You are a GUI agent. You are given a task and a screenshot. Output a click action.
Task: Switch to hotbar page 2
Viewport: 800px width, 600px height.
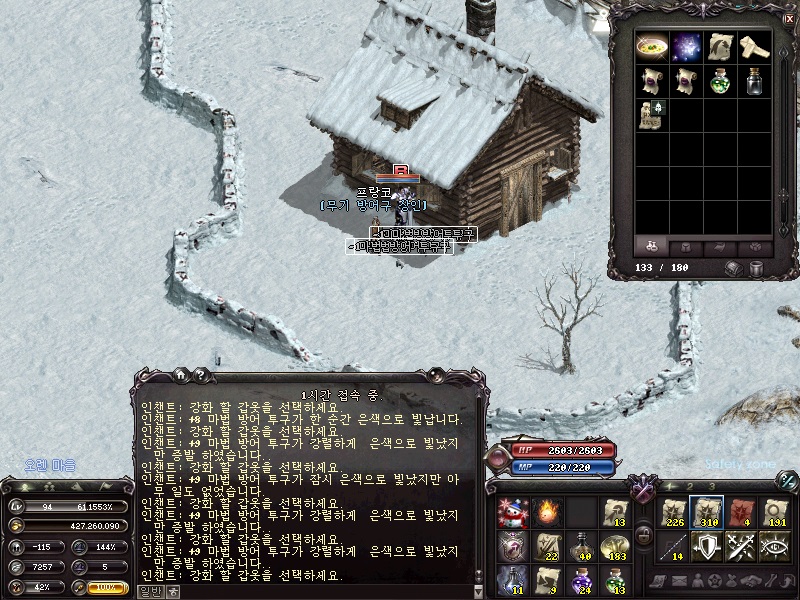[x=689, y=486]
